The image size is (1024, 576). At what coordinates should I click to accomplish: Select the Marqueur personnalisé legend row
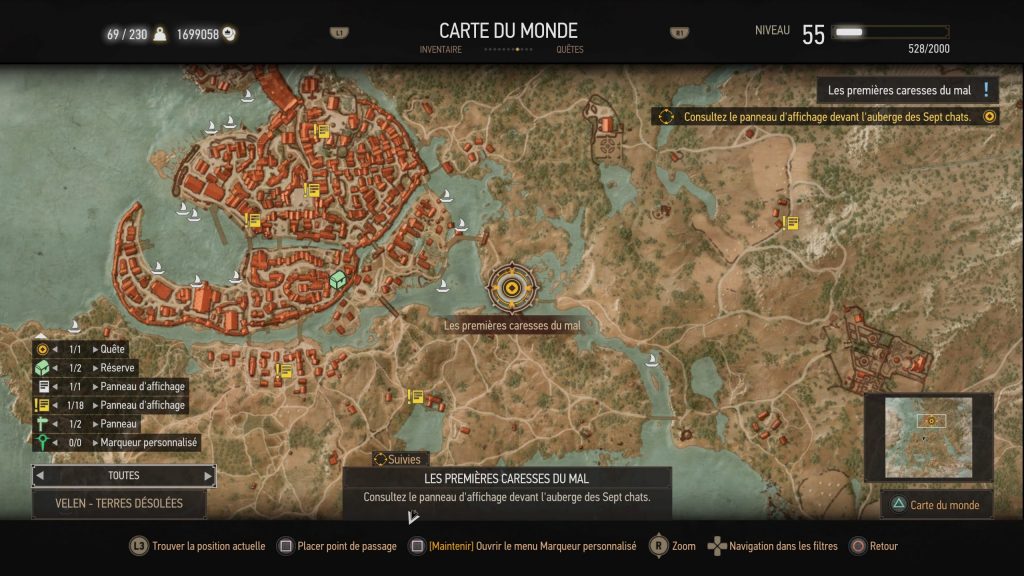pos(116,442)
